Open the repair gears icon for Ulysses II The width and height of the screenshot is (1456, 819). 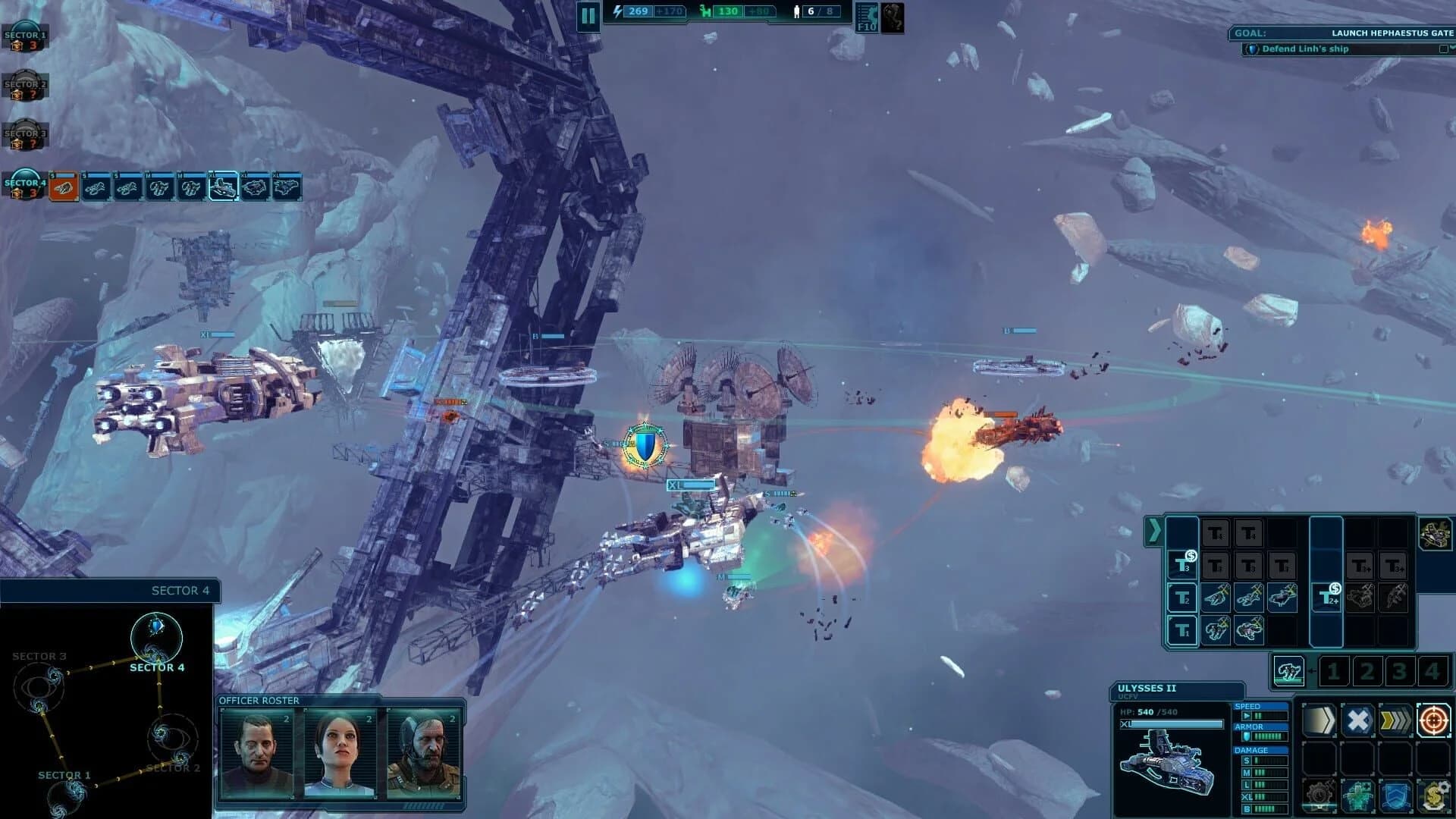point(1319,793)
